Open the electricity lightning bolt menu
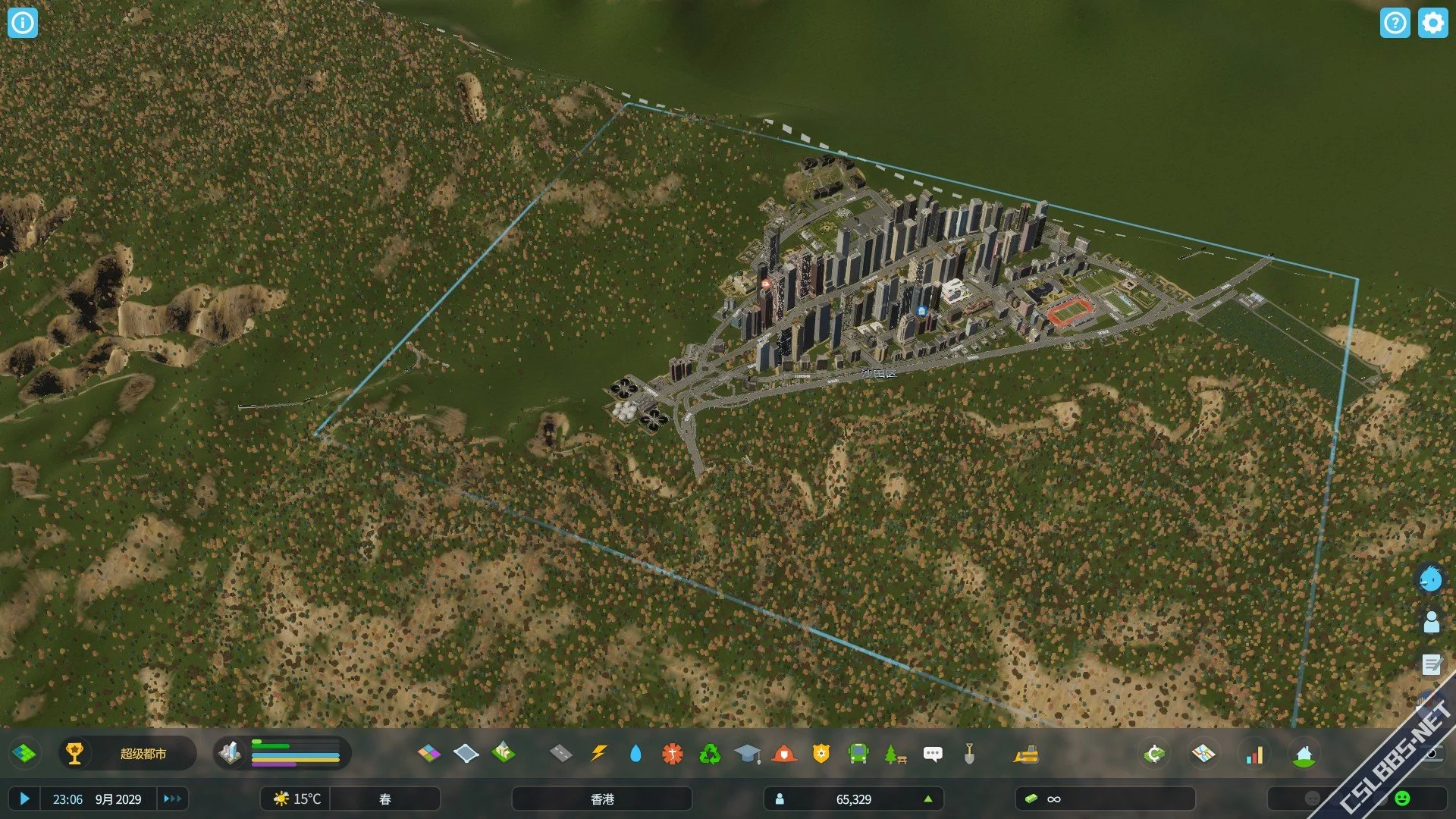Screen dimensions: 1456x819 tap(598, 753)
